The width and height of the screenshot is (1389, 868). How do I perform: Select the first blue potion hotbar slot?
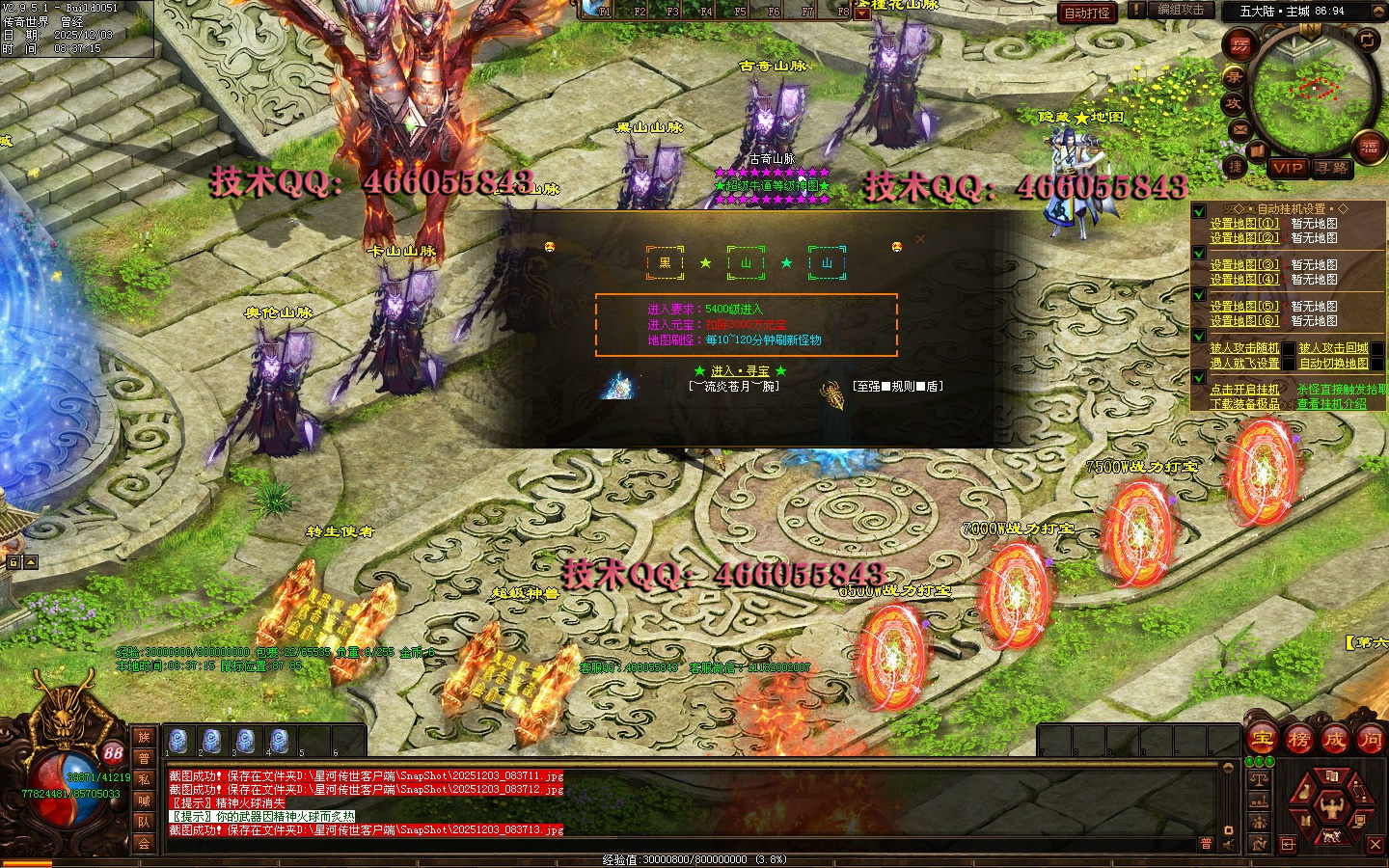(x=178, y=741)
